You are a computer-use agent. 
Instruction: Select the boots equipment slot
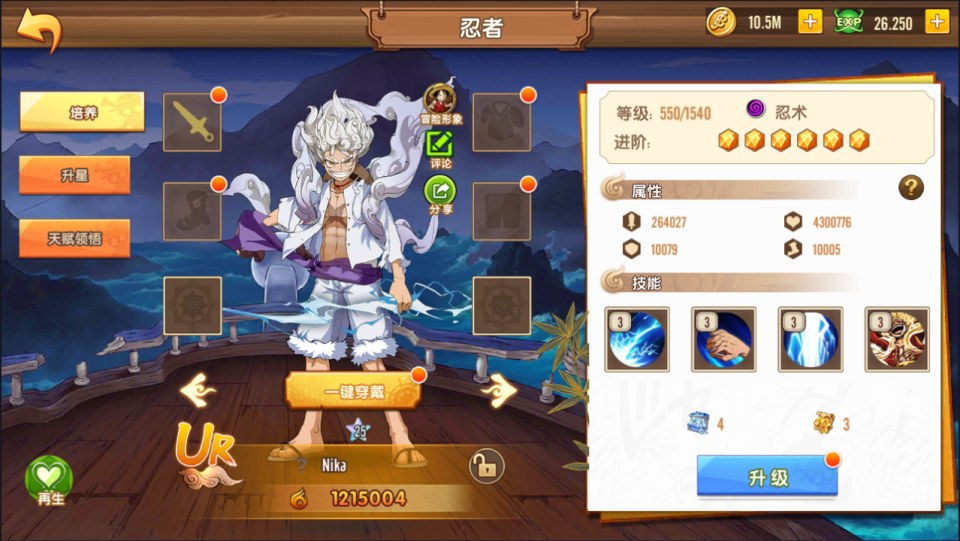192,211
